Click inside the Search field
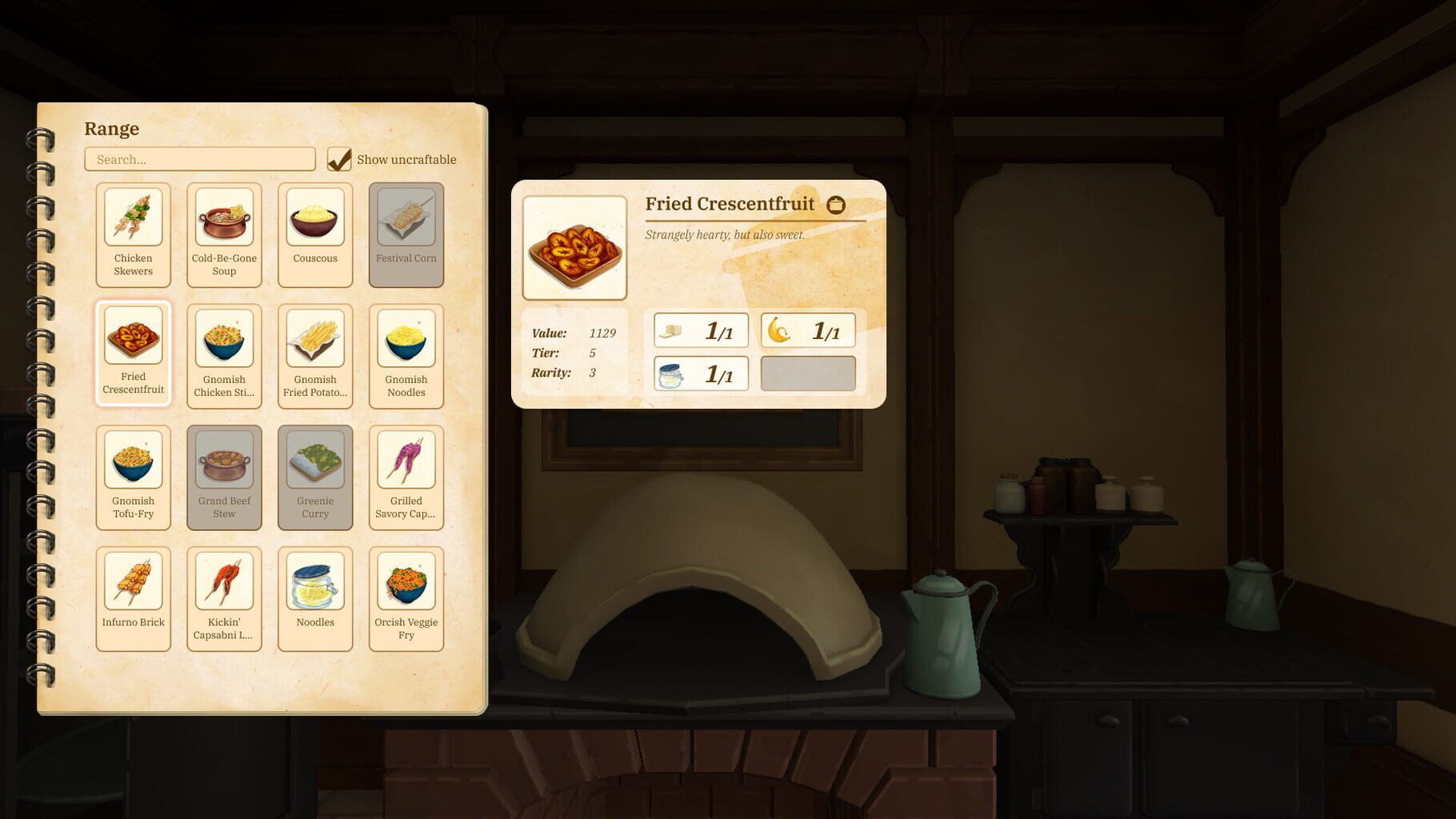 [199, 159]
